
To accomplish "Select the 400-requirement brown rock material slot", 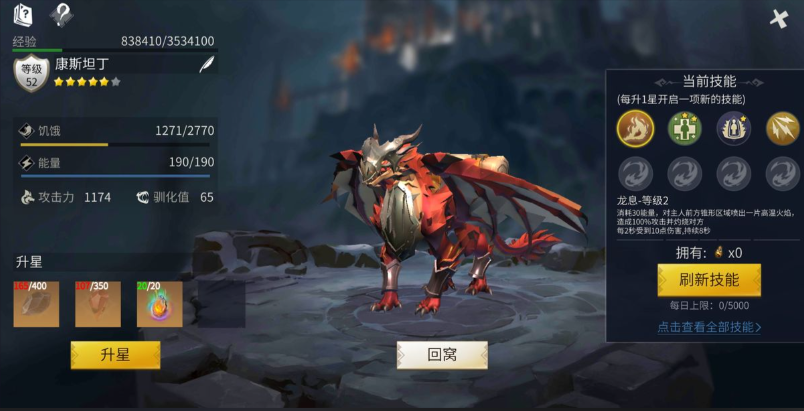I will coord(36,304).
